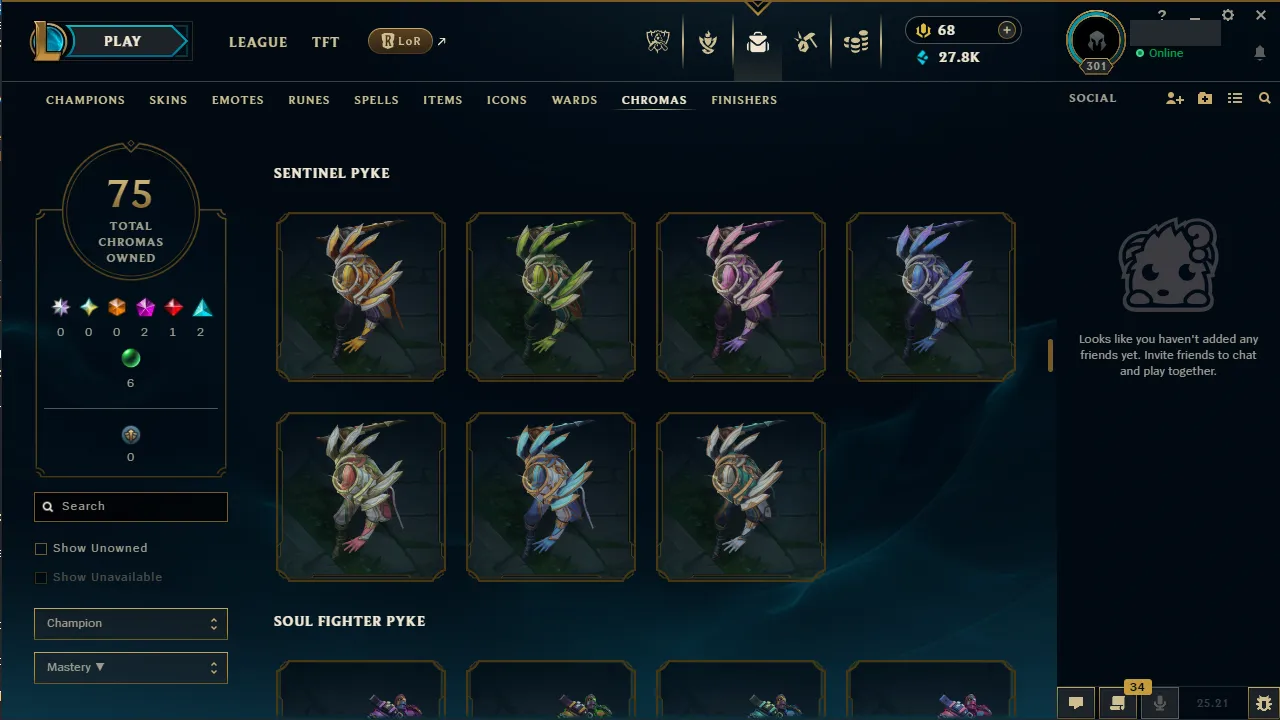Open the Loot backpack icon
Viewport: 1280px width, 720px height.
coord(757,42)
